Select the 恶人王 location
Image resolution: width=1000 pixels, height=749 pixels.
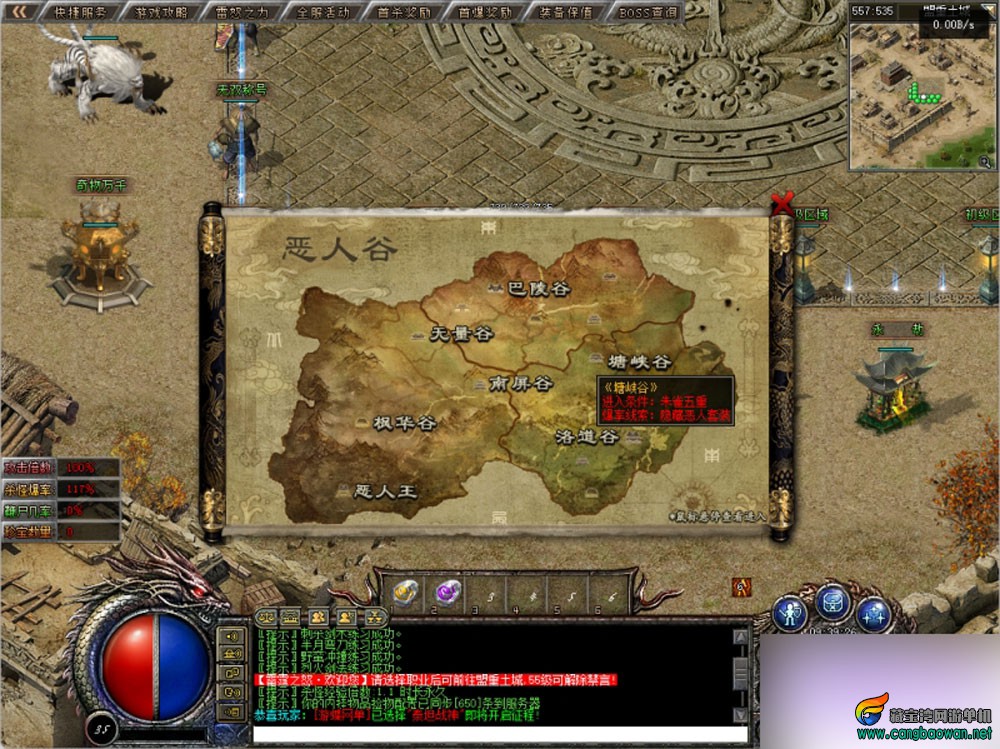[x=386, y=492]
